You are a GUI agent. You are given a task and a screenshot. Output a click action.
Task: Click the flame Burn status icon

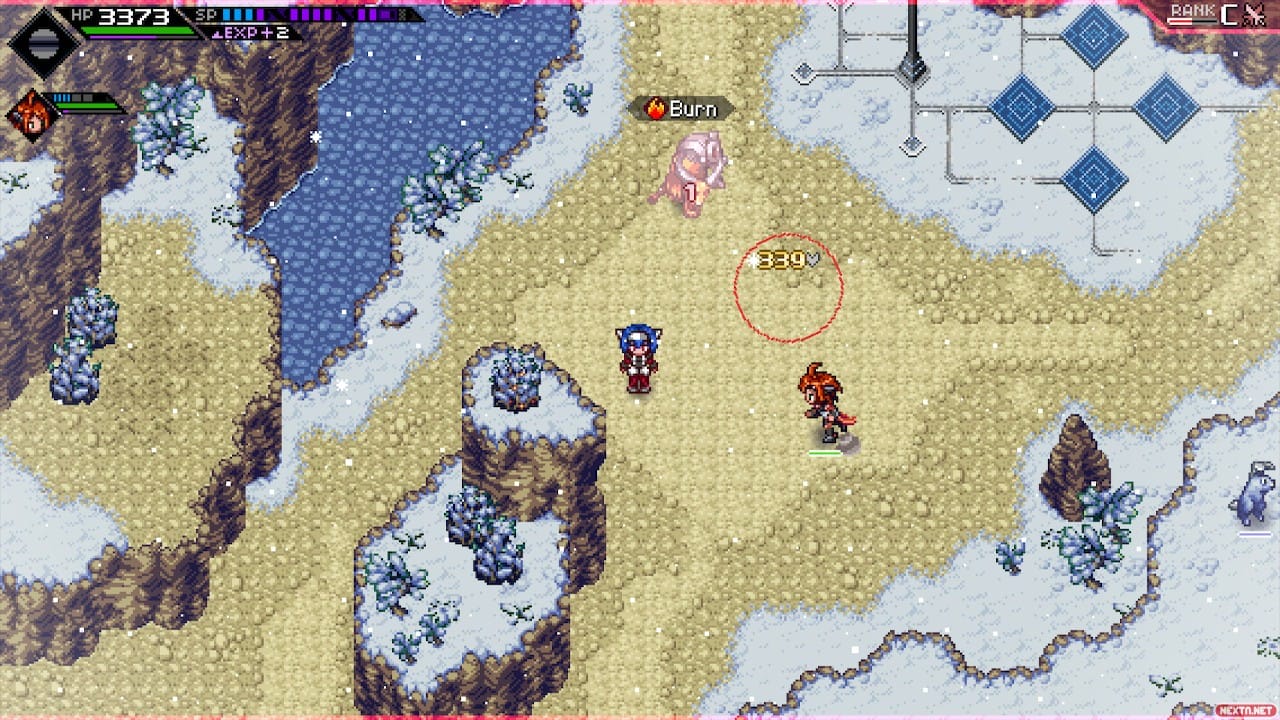click(655, 107)
